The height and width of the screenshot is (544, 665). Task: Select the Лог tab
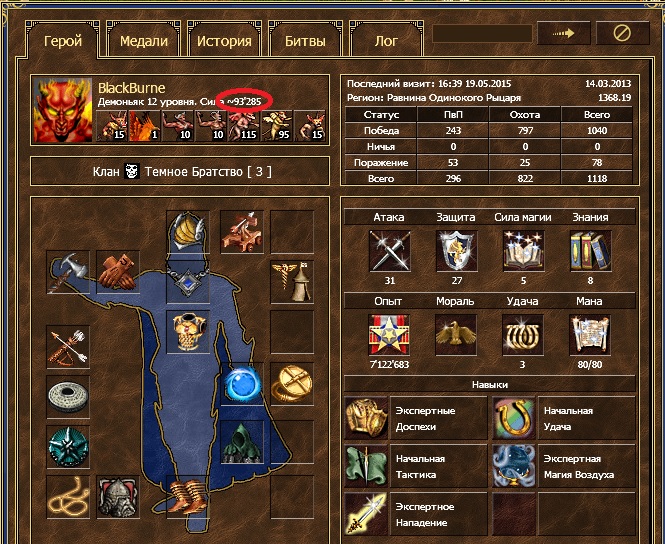385,41
